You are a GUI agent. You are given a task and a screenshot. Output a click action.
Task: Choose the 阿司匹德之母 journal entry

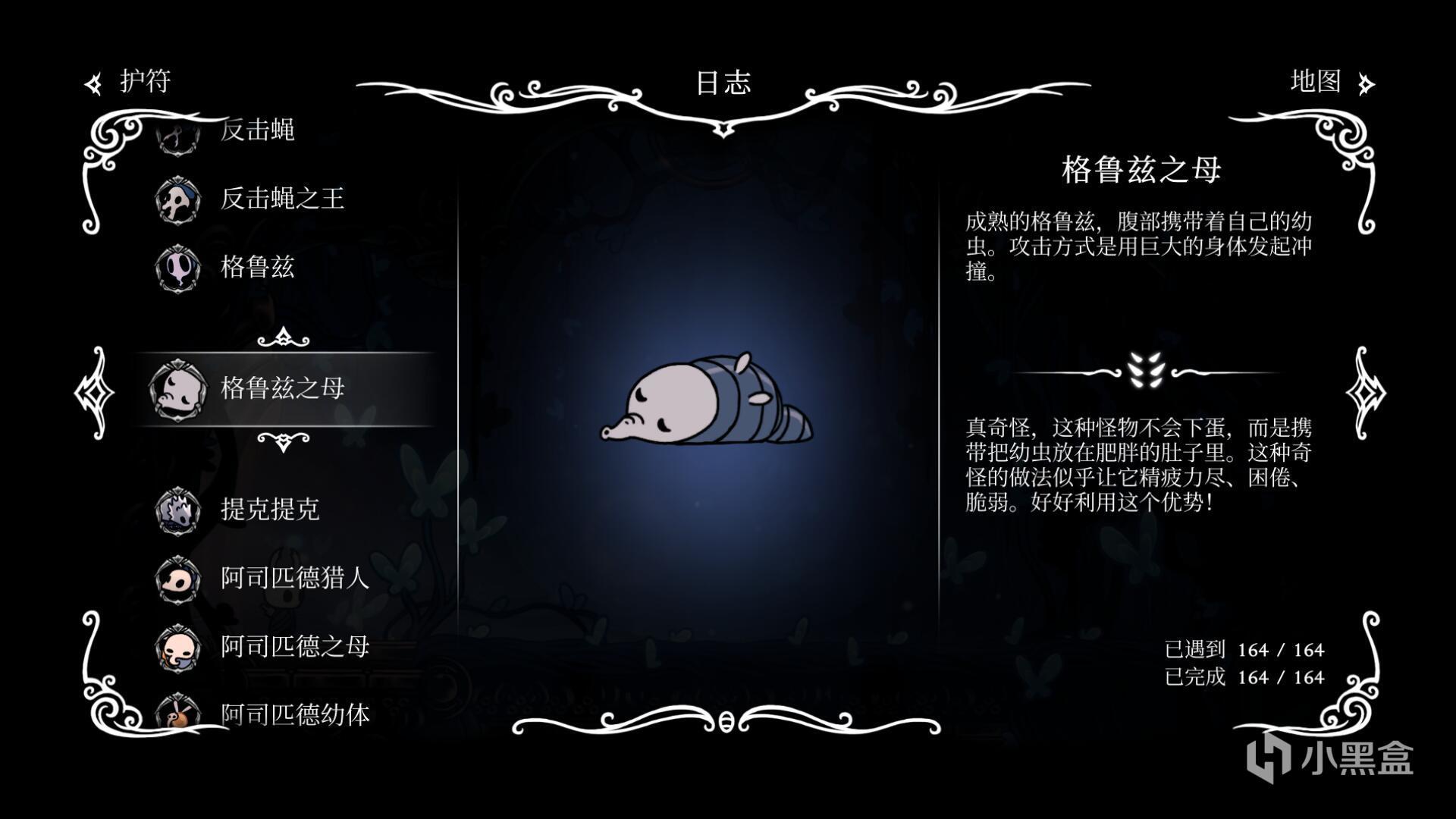pyautogui.click(x=294, y=646)
